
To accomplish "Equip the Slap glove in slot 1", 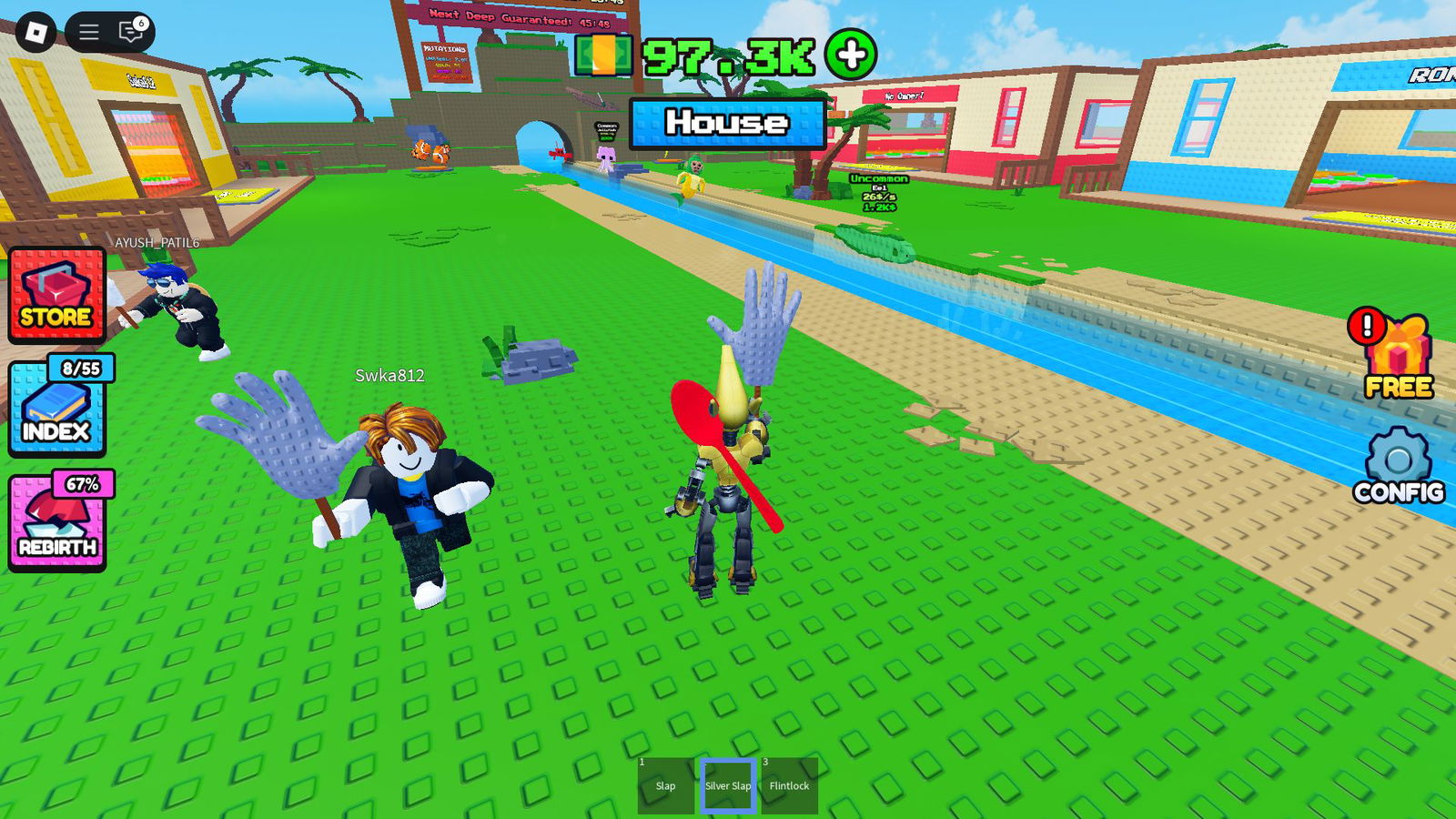I will (665, 784).
